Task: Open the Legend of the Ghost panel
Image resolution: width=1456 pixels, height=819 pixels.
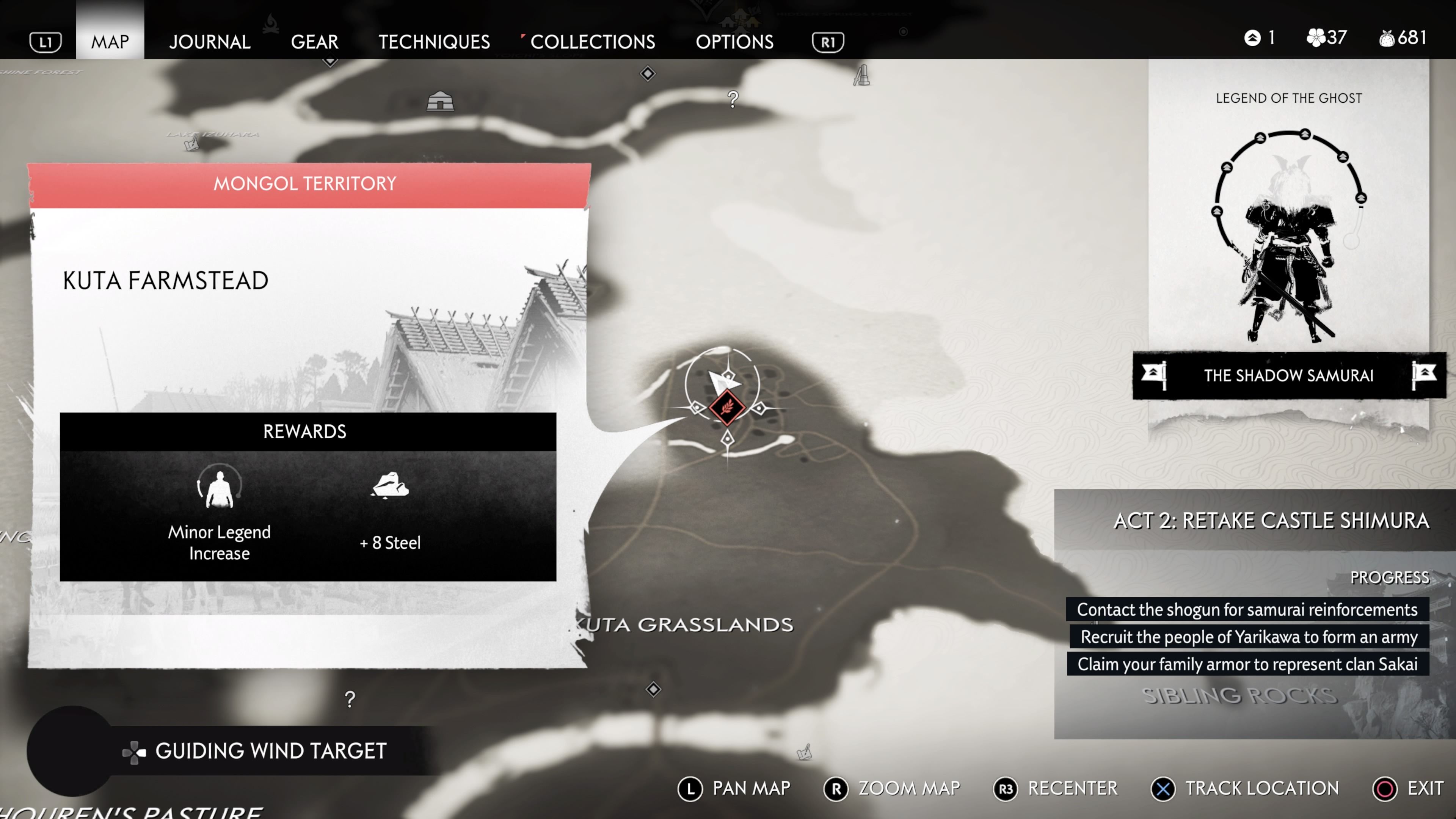Action: click(x=1288, y=237)
